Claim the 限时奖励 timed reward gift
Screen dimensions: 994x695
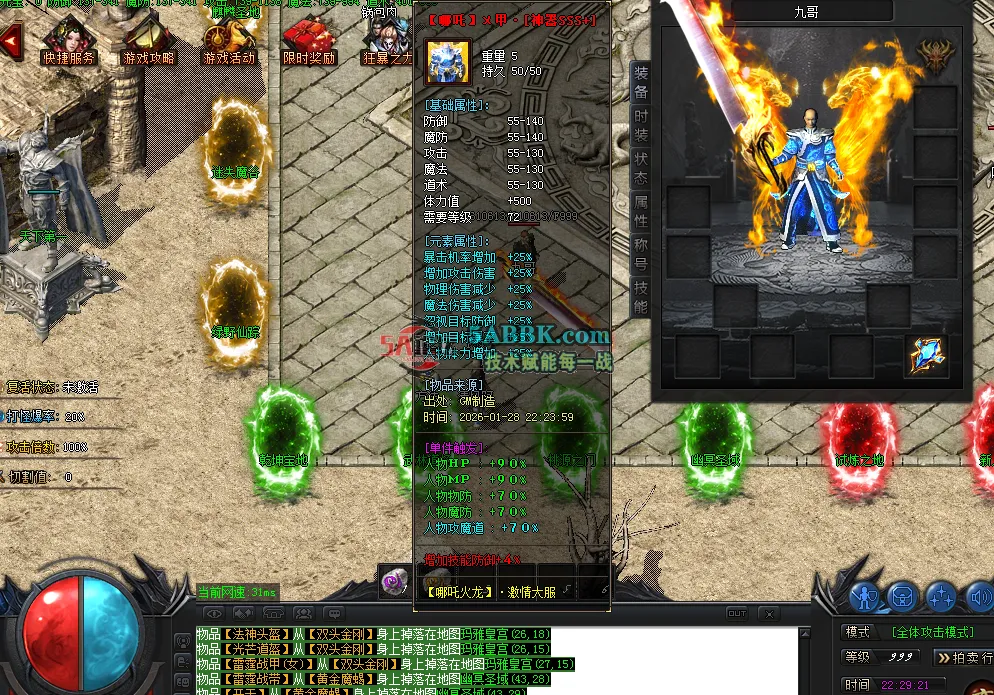pos(308,42)
